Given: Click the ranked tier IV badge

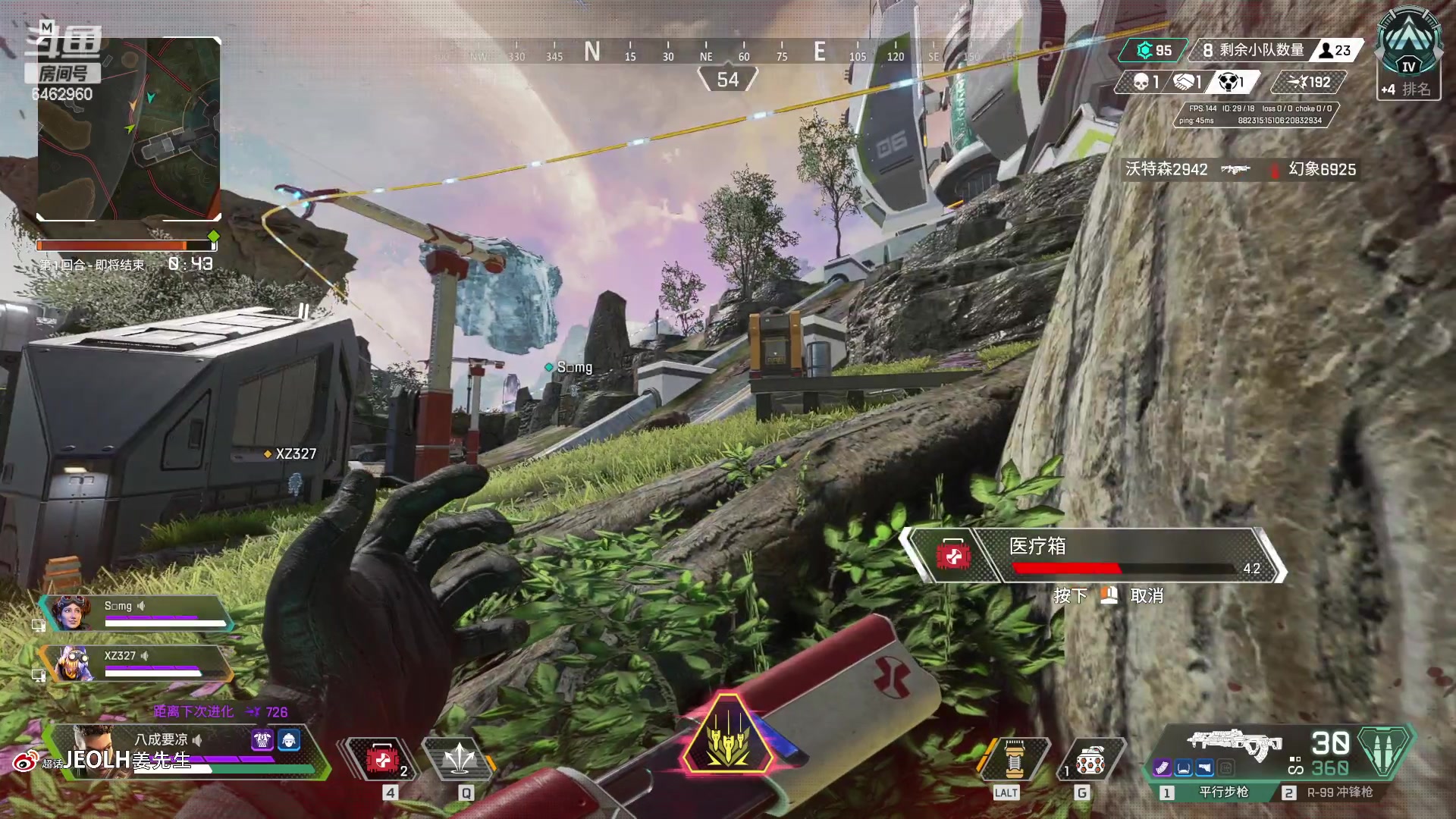Looking at the screenshot, I should point(1408,52).
